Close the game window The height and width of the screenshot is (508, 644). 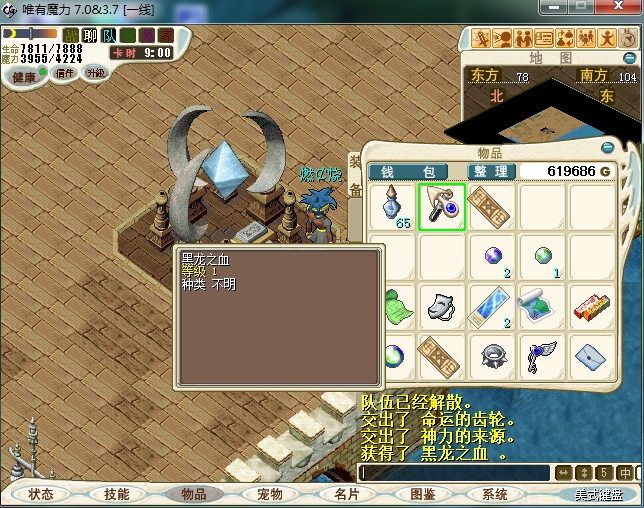pyautogui.click(x=617, y=8)
